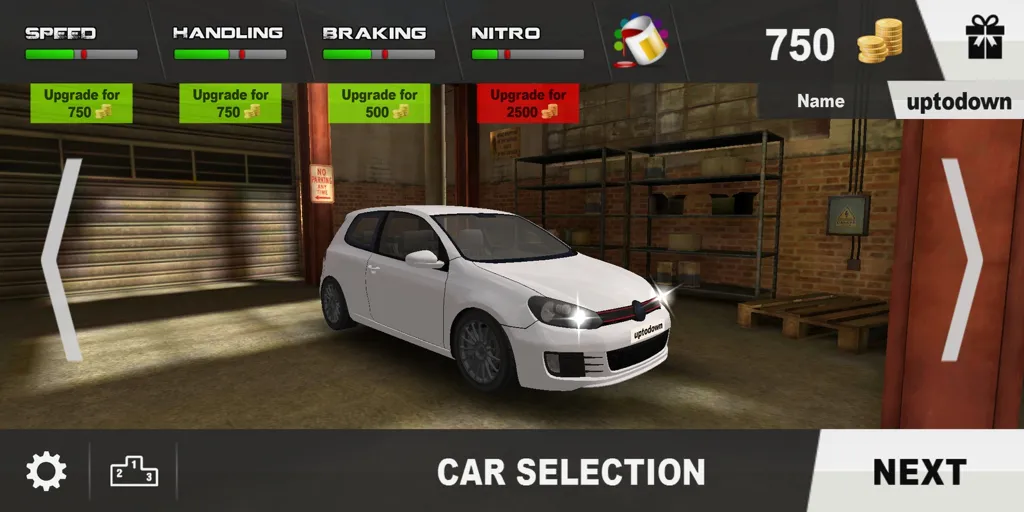Open settings with the gear icon

(x=46, y=471)
